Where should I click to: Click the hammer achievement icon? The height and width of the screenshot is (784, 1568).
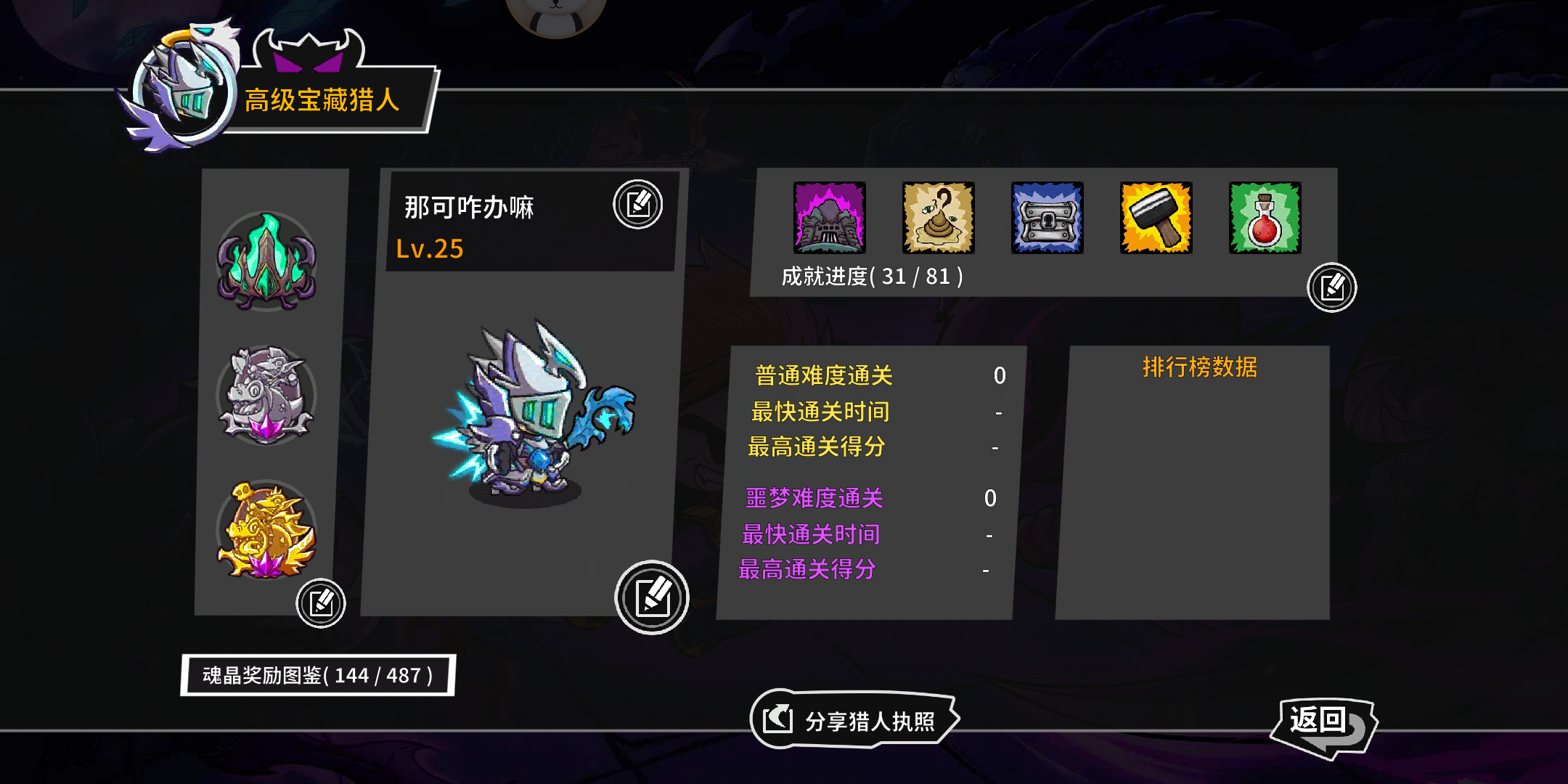coord(1154,220)
